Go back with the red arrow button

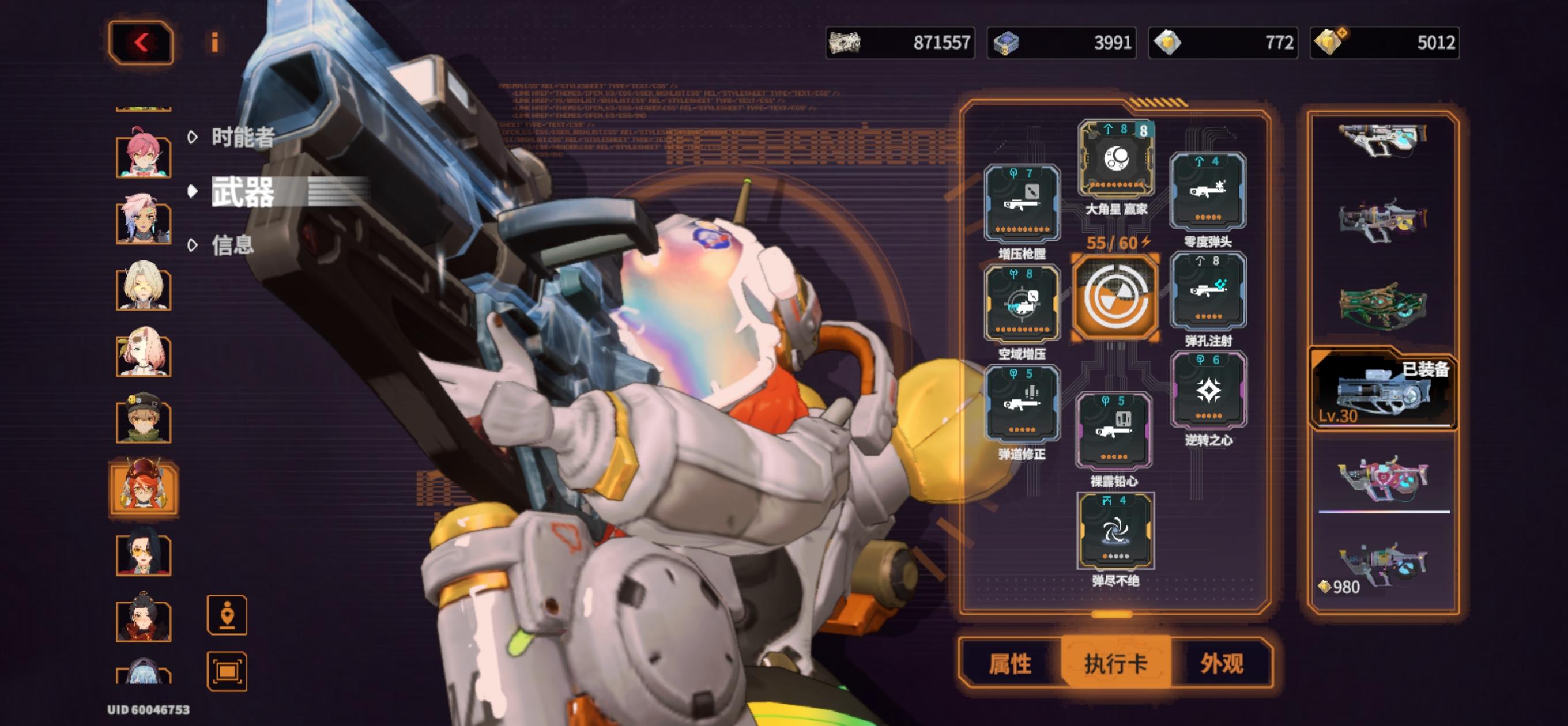tap(141, 43)
